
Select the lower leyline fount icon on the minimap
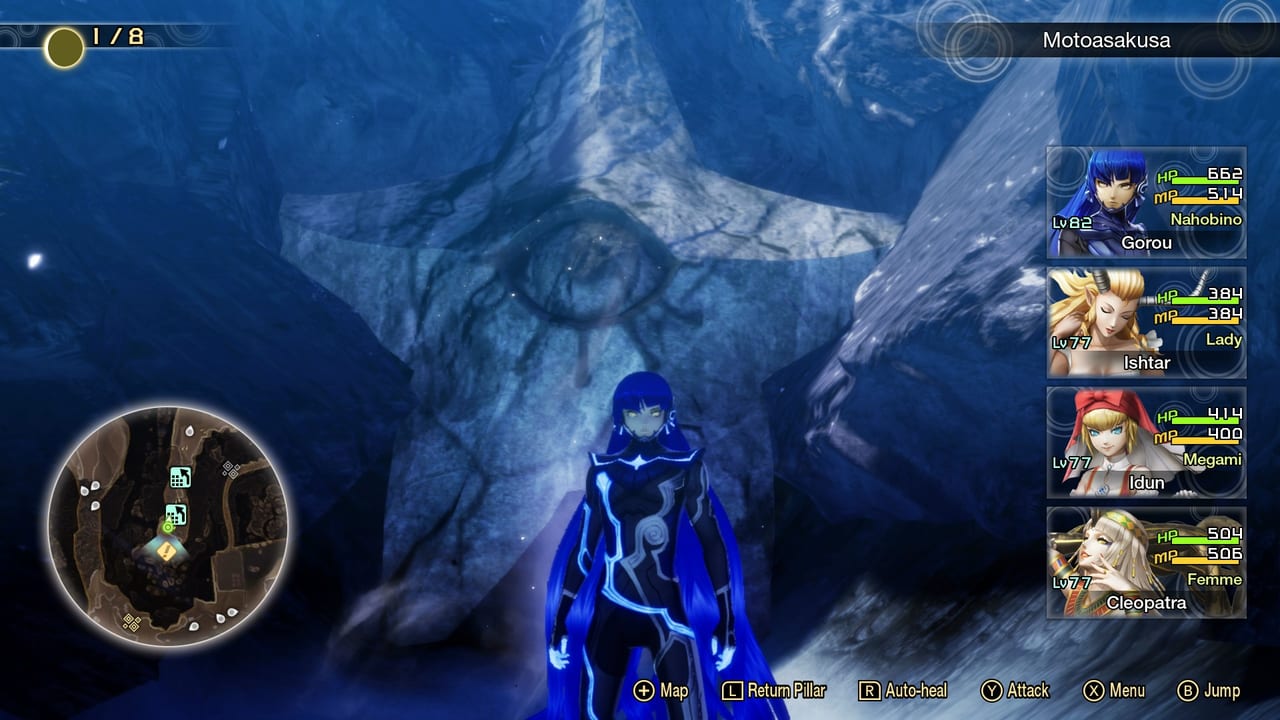[x=177, y=513]
